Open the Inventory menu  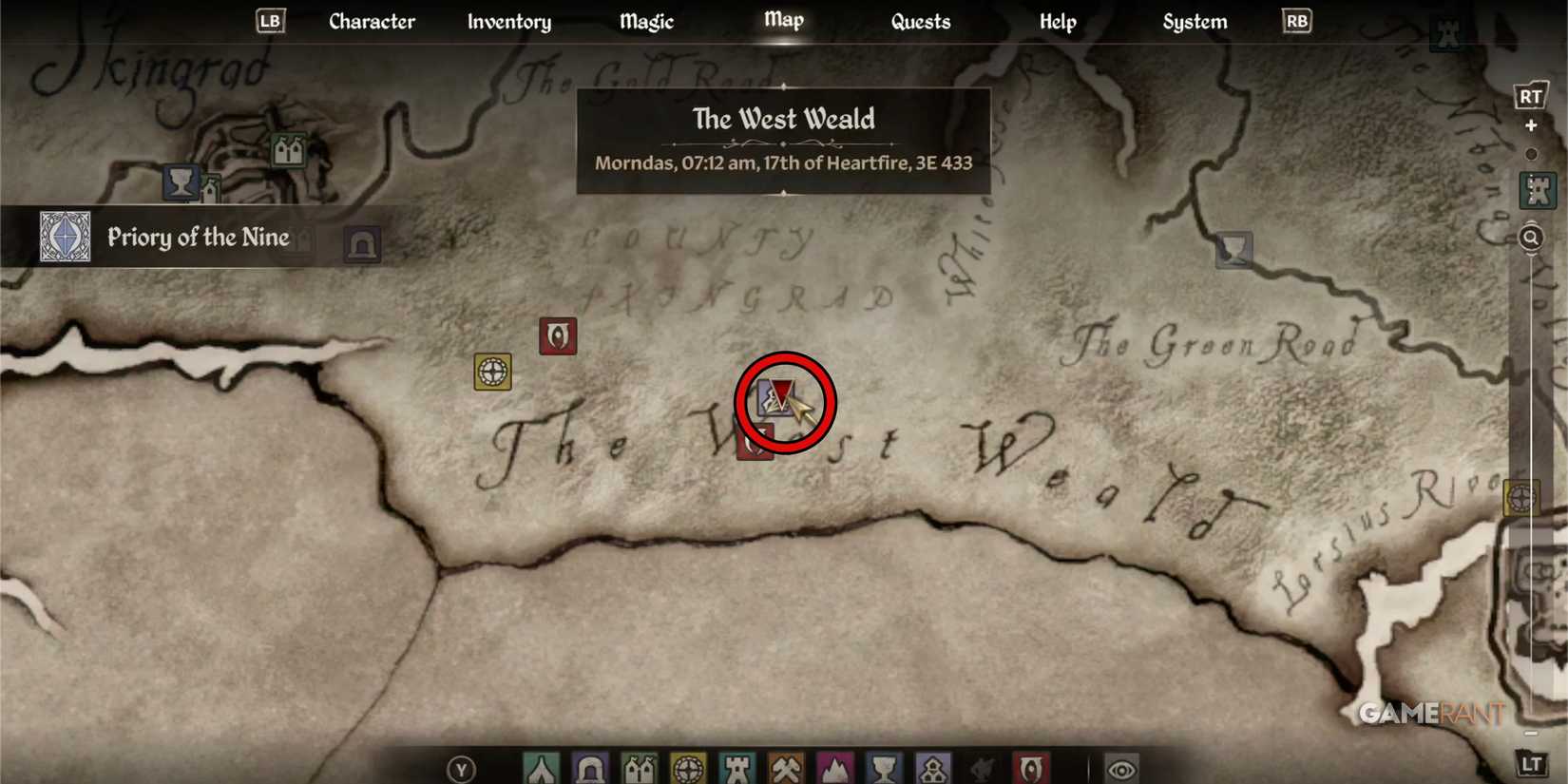pyautogui.click(x=509, y=21)
